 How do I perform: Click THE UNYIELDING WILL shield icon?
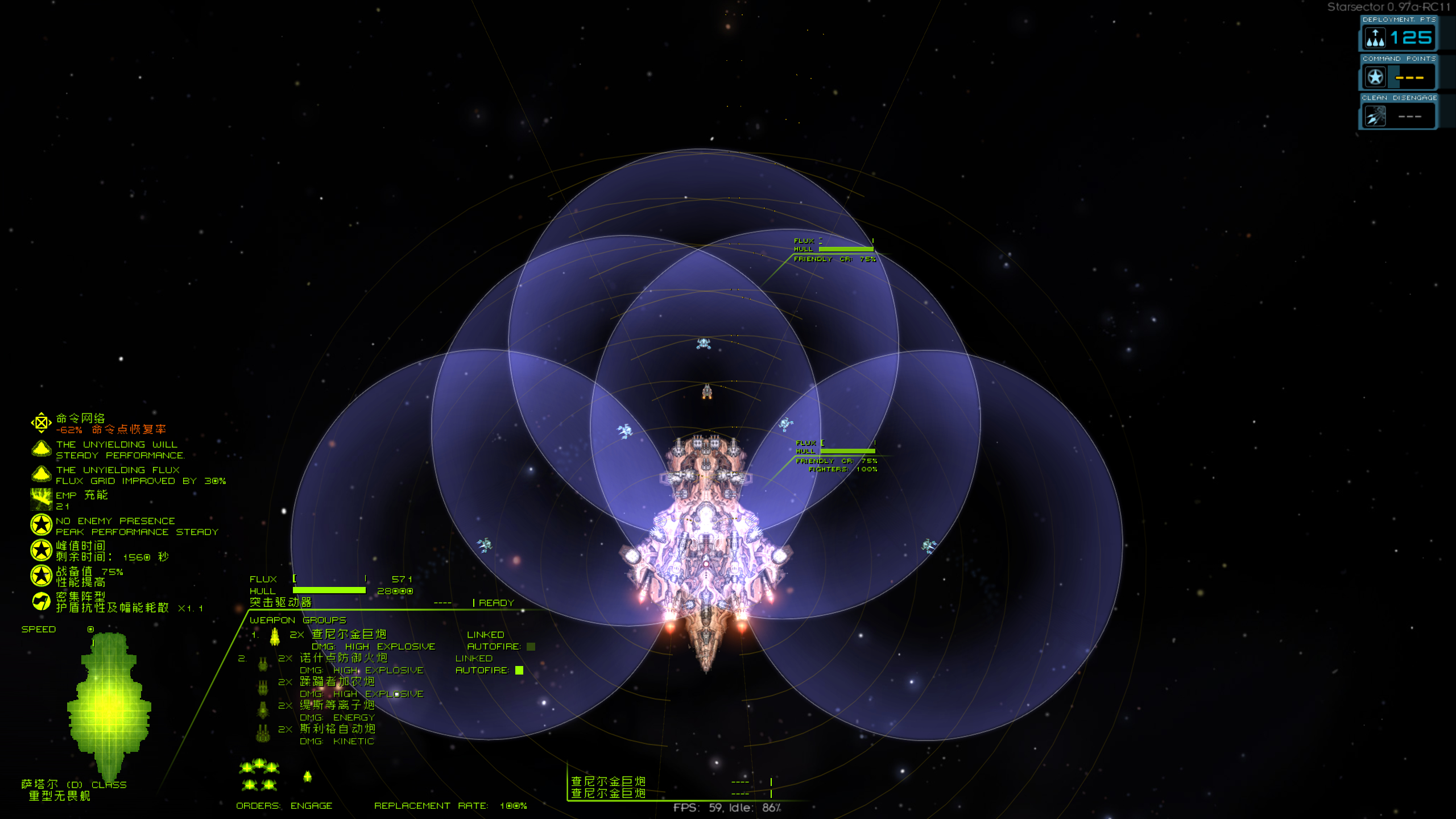[x=40, y=449]
